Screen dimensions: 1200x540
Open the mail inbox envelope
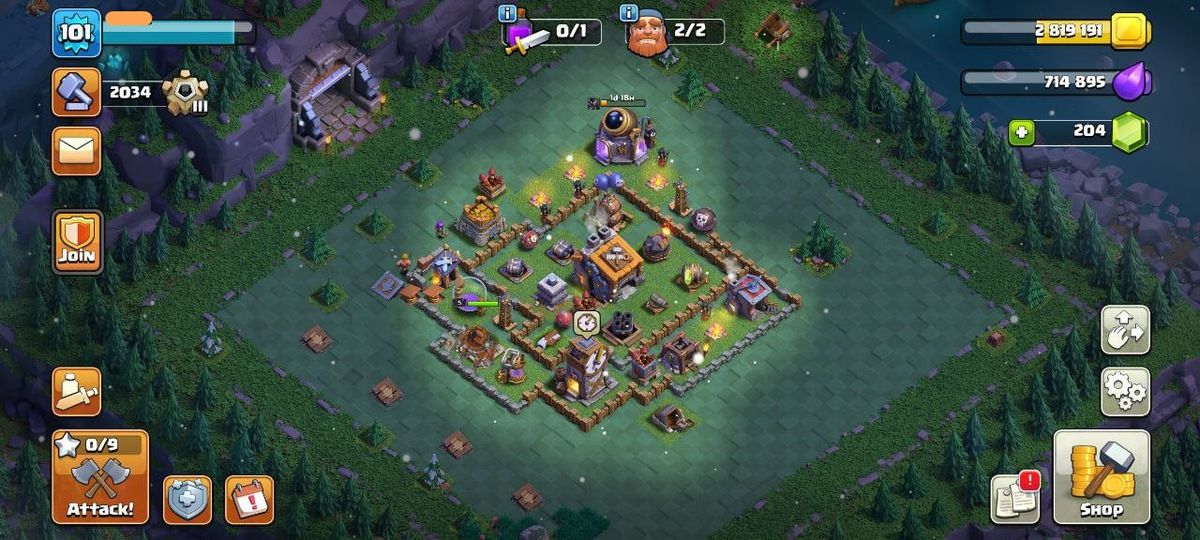tap(77, 150)
